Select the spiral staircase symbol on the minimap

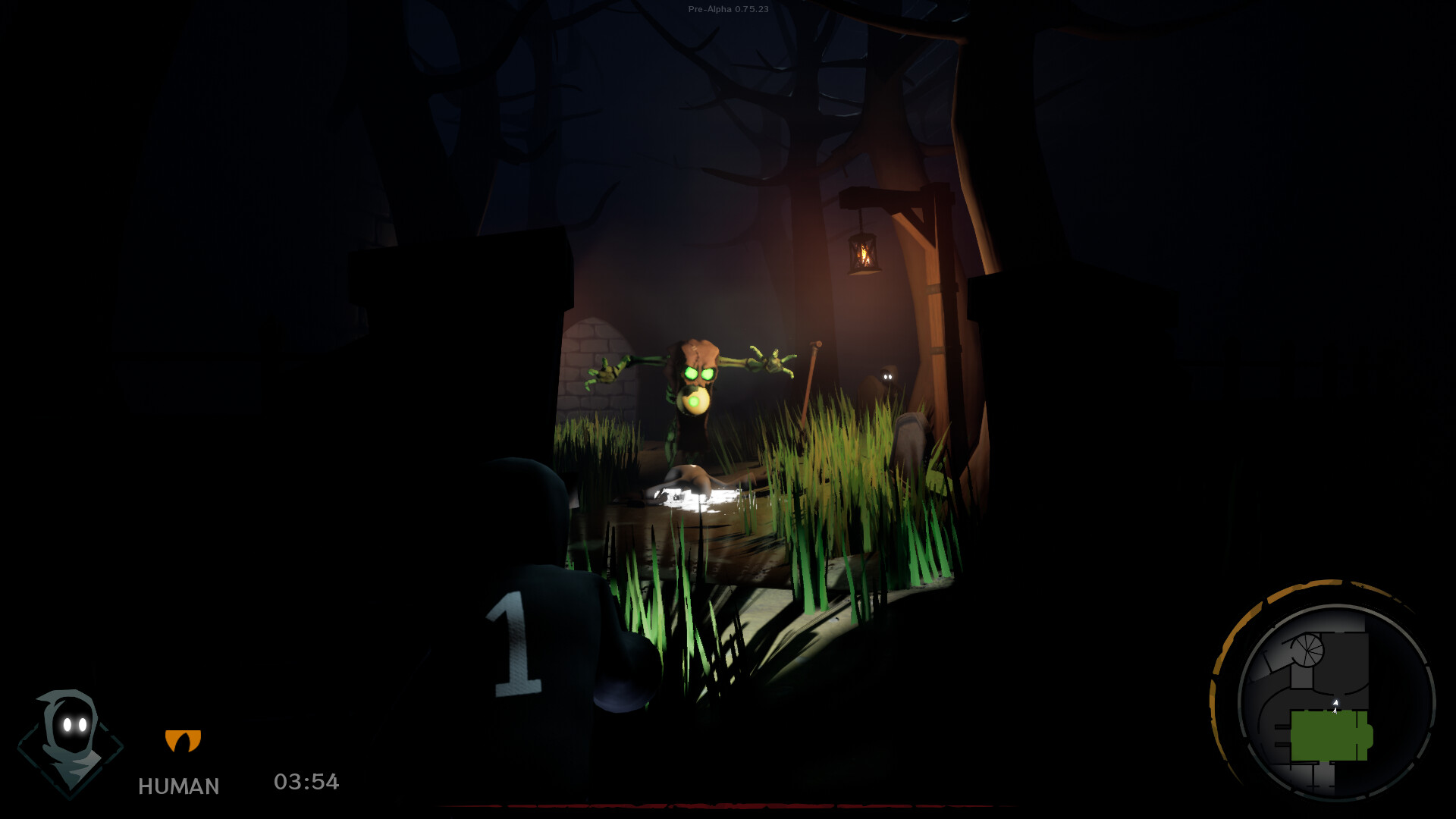point(1307,648)
